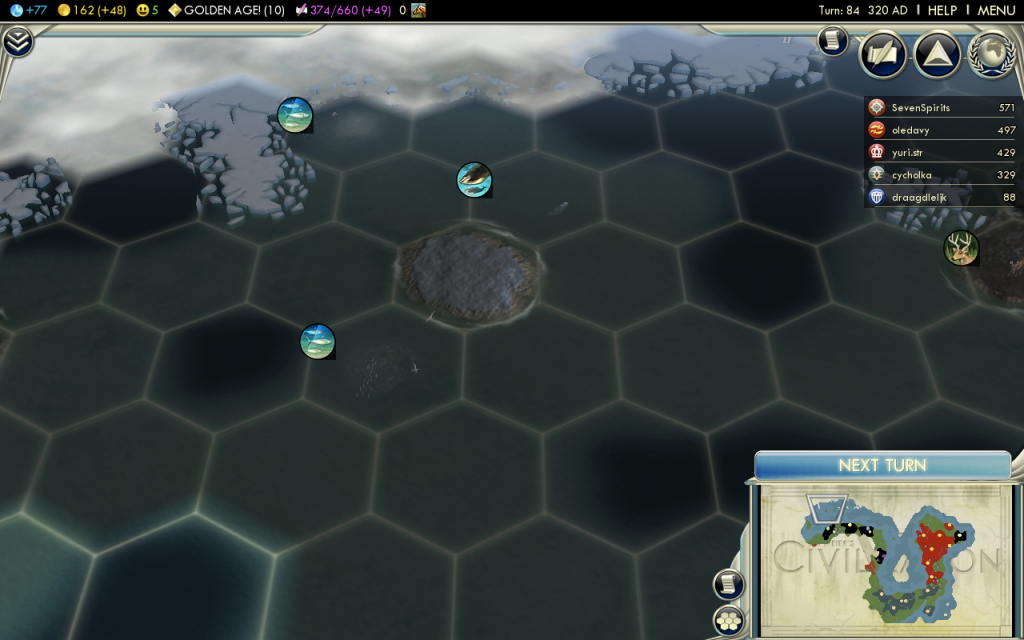The width and height of the screenshot is (1024, 640).
Task: Select cycholka in the score list
Action: (x=920, y=175)
